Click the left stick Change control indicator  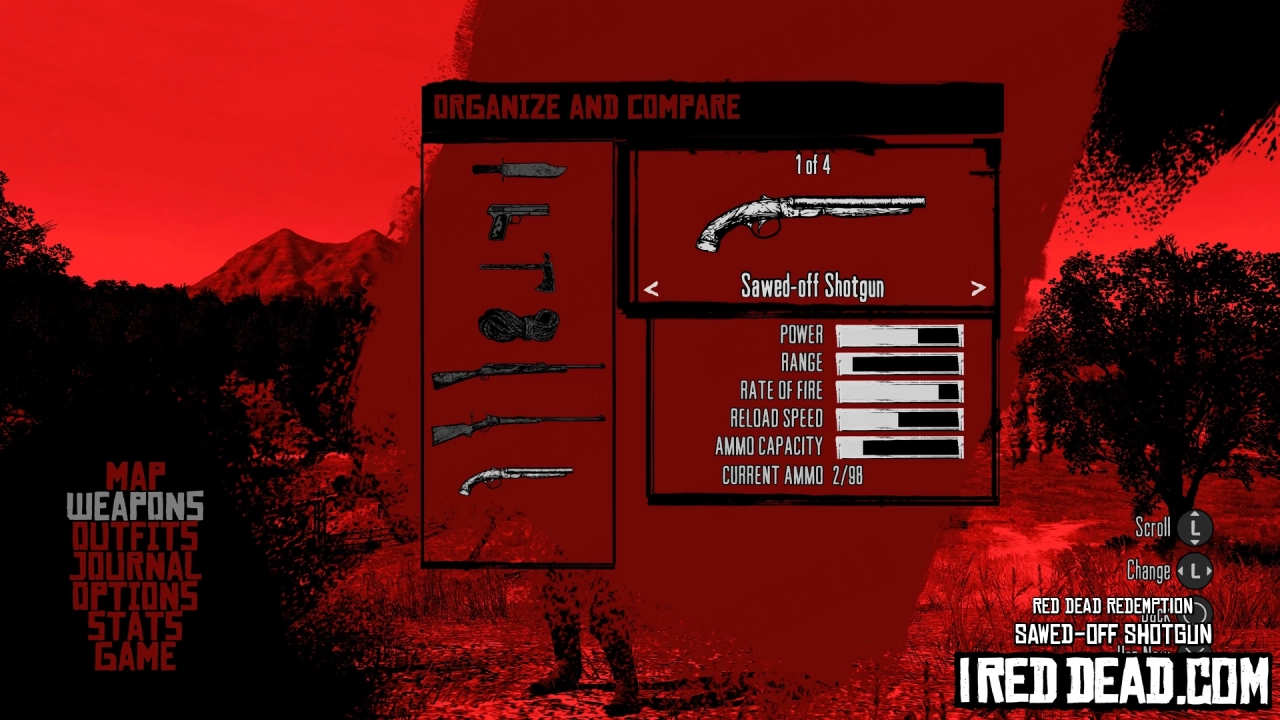pos(1196,570)
